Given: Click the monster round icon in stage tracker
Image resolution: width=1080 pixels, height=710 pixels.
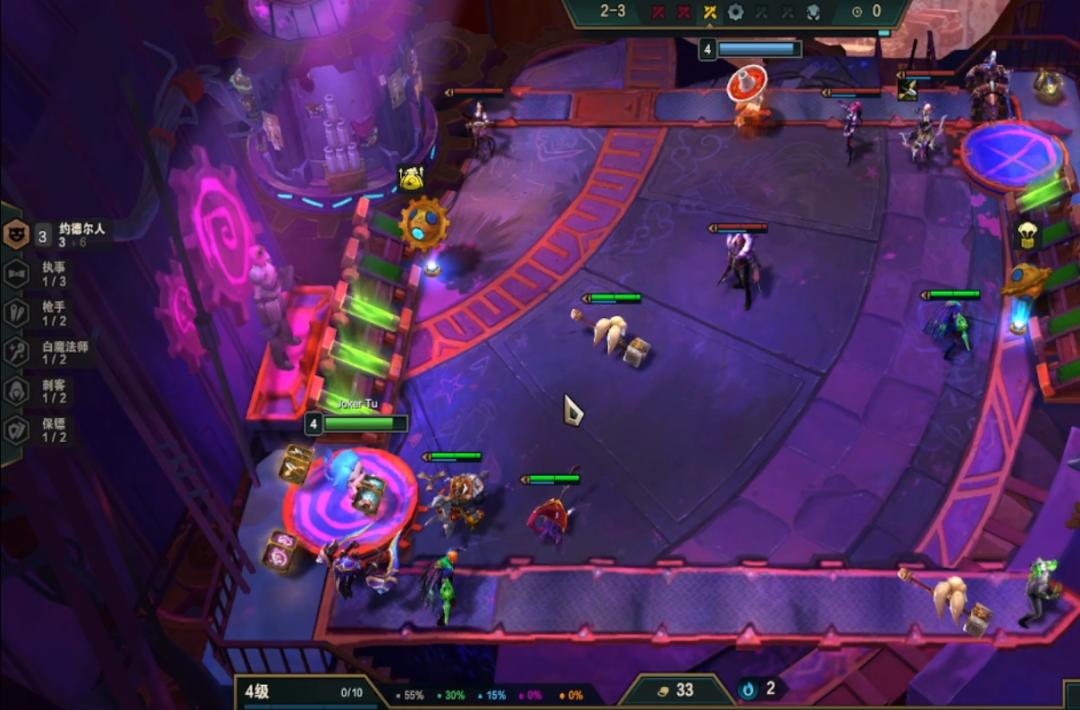Looking at the screenshot, I should (x=814, y=12).
